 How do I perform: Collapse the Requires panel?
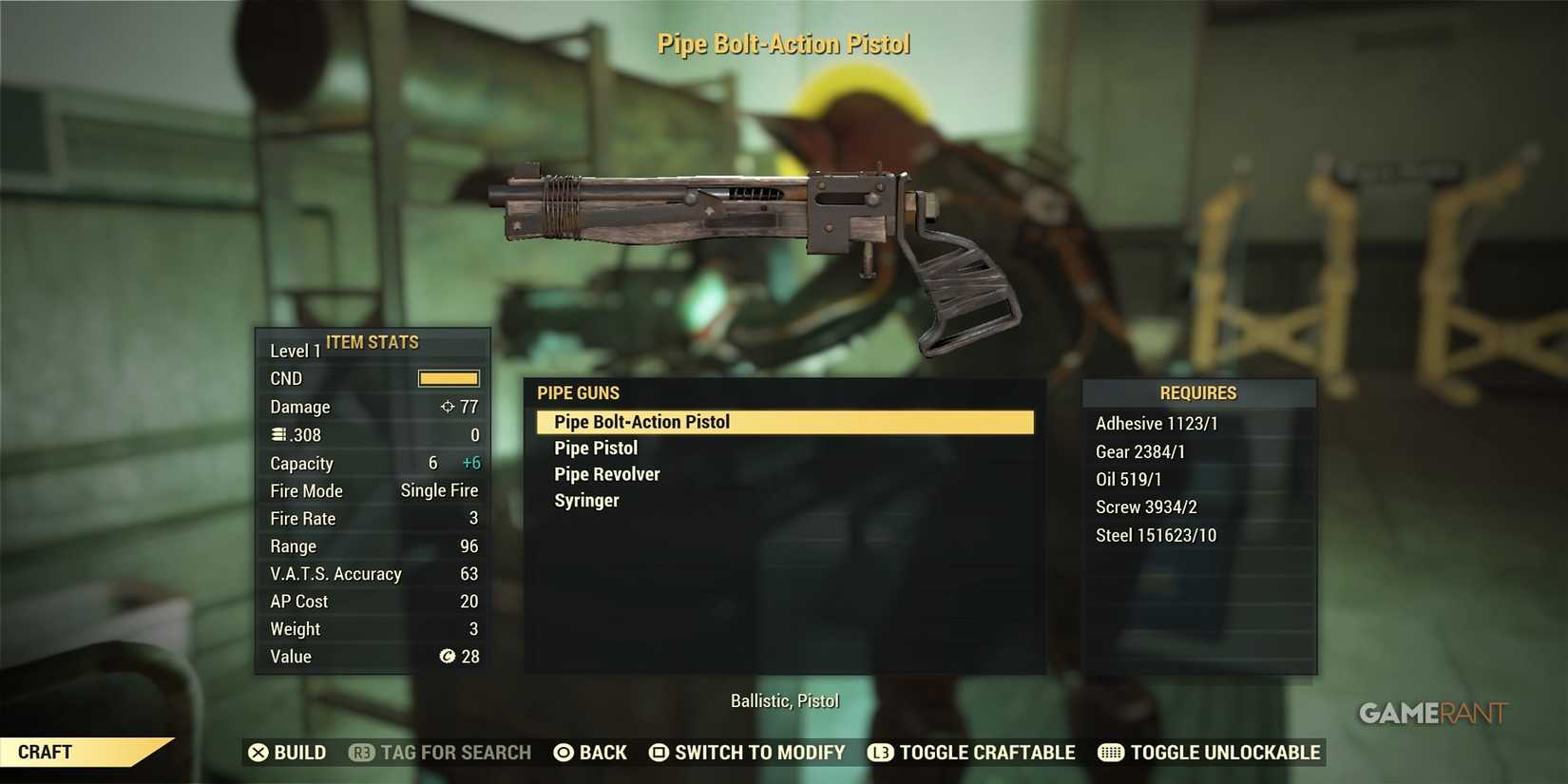tap(1198, 392)
